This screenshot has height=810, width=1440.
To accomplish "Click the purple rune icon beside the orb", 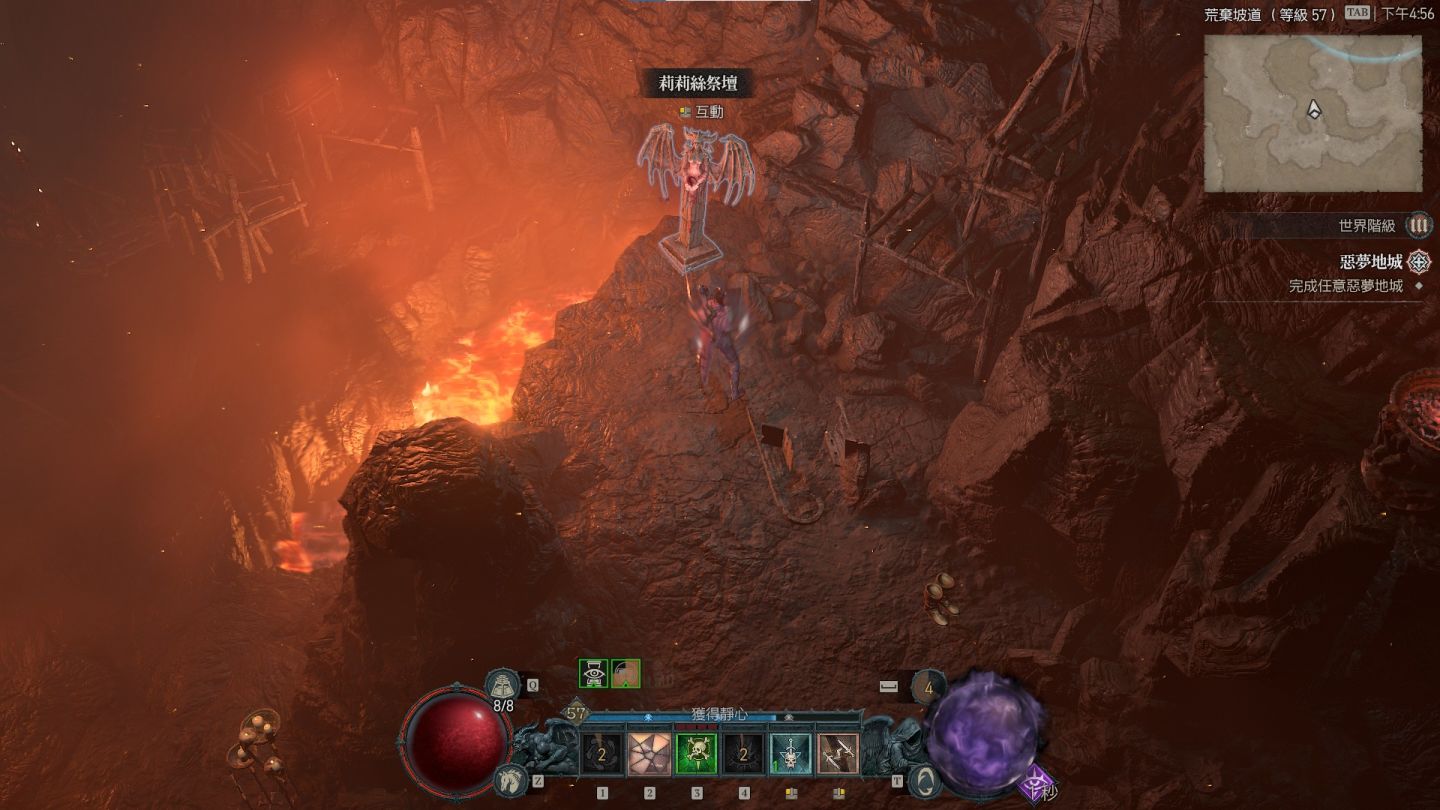I will coord(1038,785).
